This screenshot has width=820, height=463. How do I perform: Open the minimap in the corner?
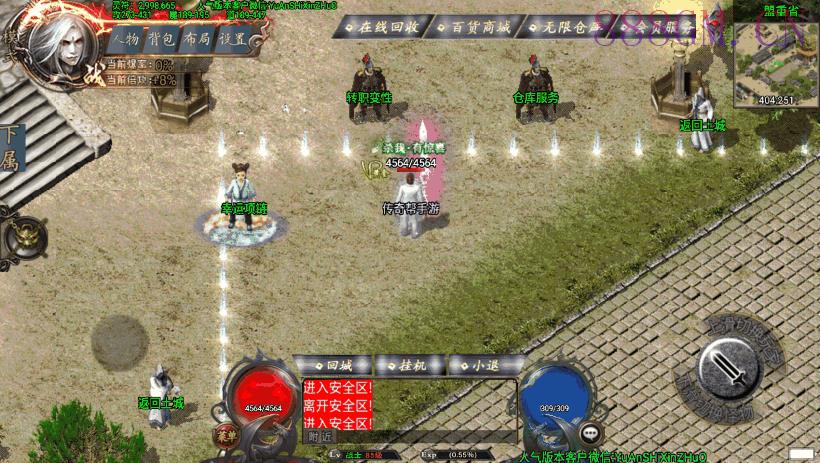coord(775,54)
